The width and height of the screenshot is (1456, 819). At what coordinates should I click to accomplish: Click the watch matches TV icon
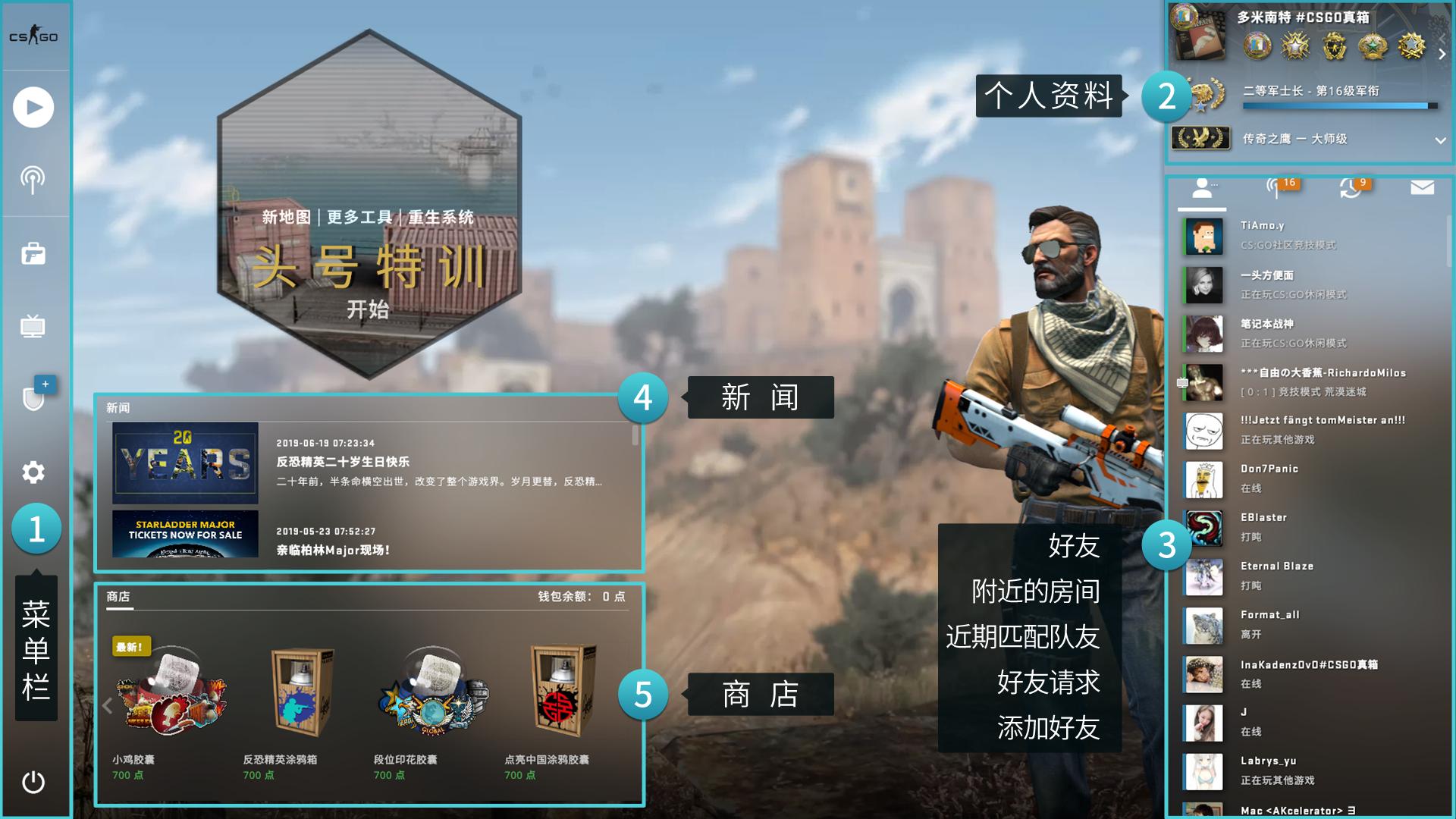[33, 326]
